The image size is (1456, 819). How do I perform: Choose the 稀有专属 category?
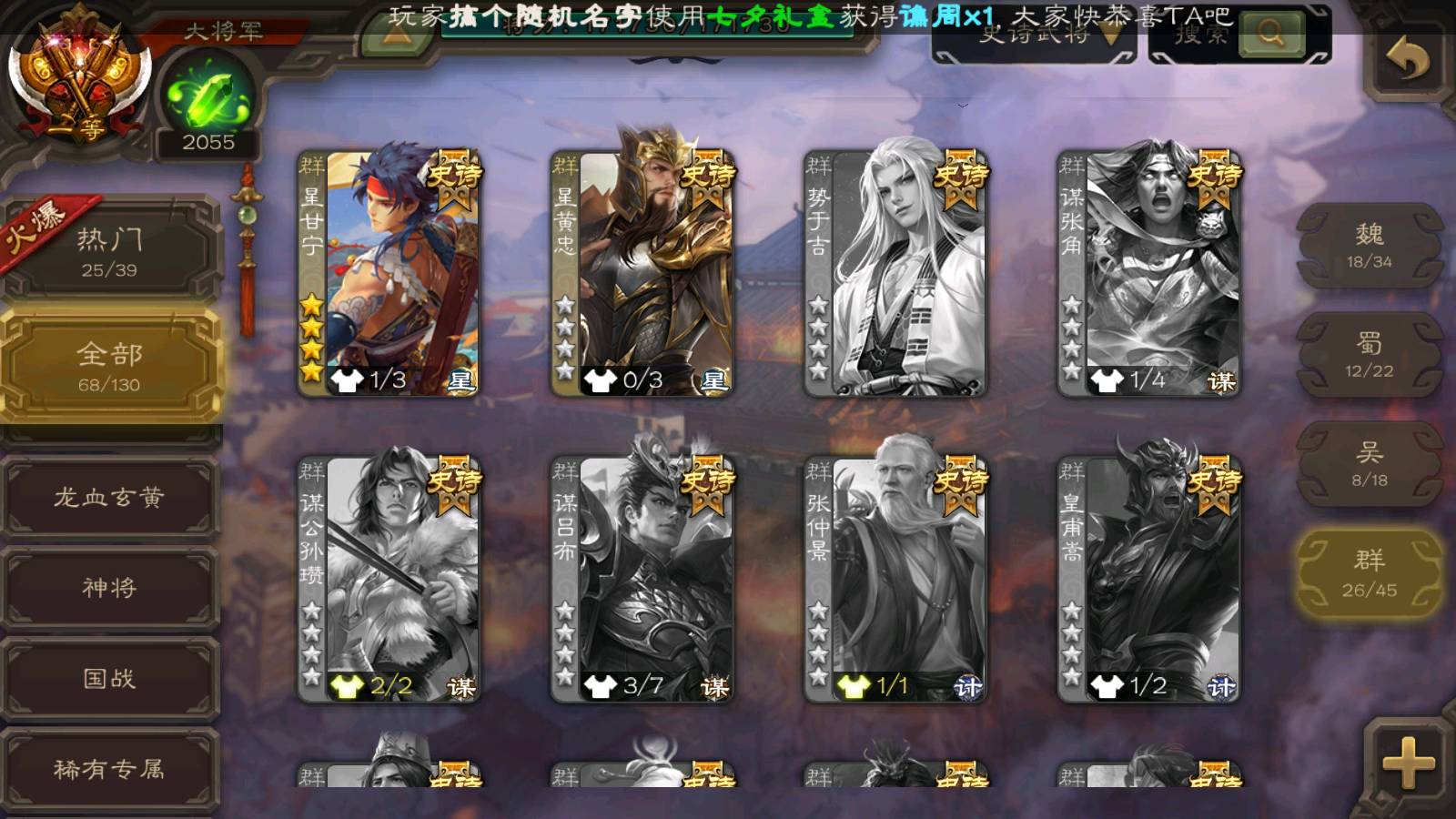[109, 769]
